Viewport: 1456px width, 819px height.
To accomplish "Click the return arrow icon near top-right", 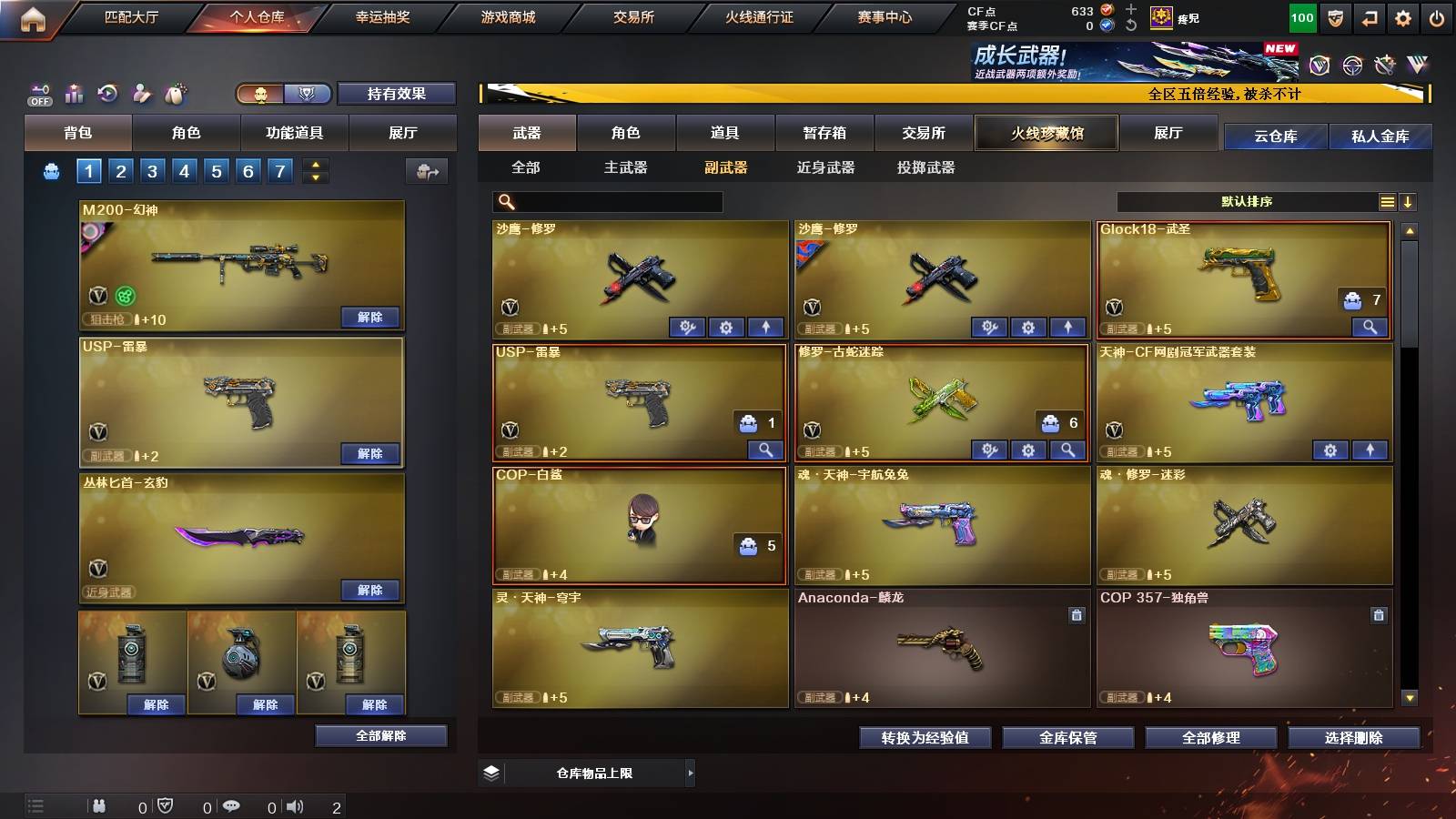I will (x=1370, y=16).
